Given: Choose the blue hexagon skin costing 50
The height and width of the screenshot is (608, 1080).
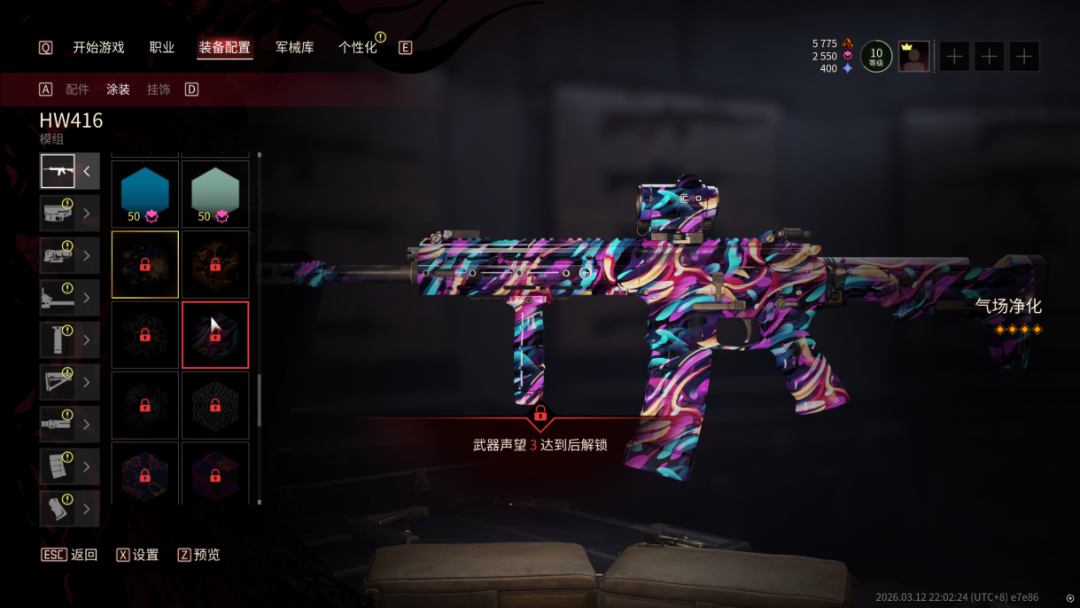Looking at the screenshot, I should coord(145,194).
